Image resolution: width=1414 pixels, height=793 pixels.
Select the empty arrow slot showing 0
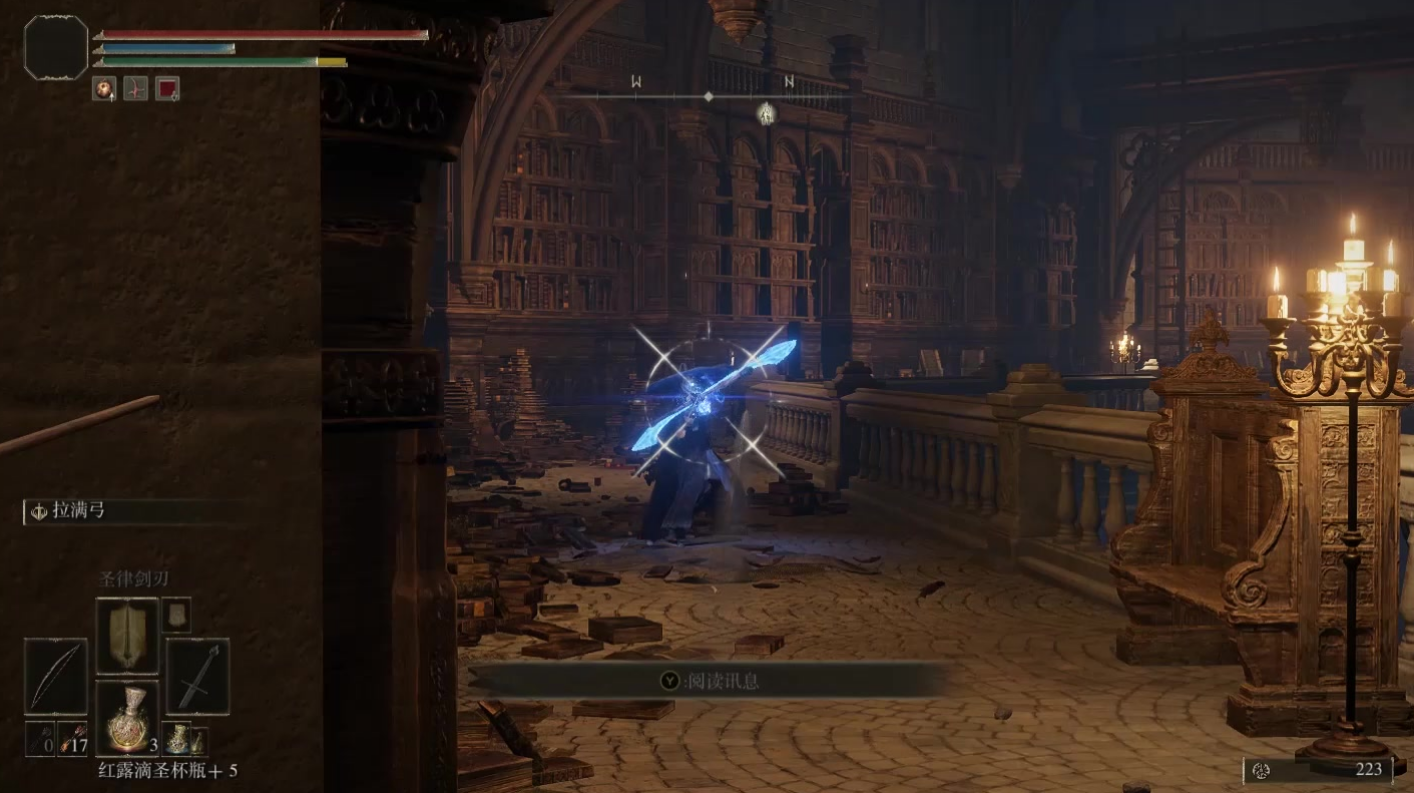39,740
